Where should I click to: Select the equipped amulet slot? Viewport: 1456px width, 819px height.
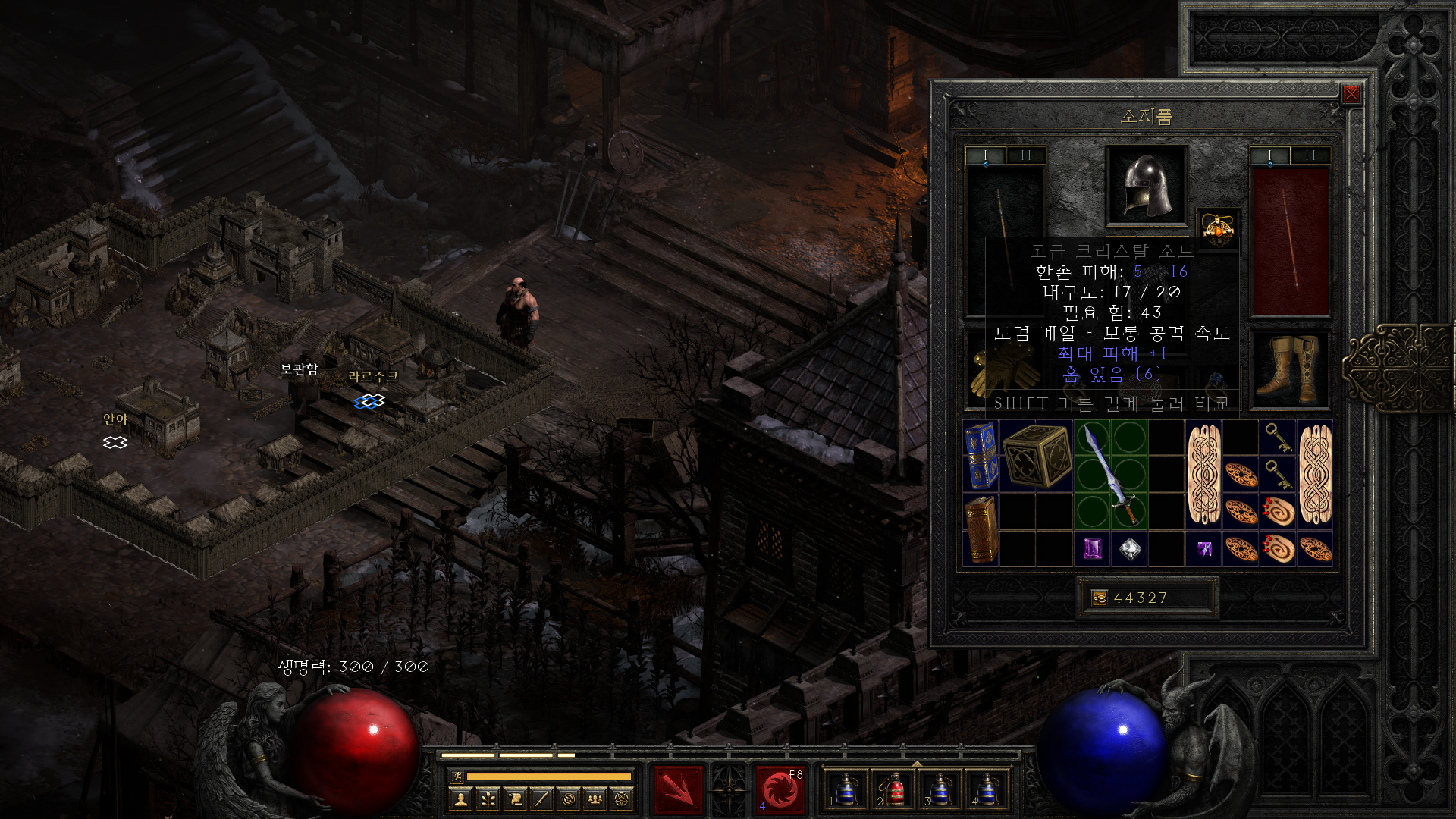1217,226
